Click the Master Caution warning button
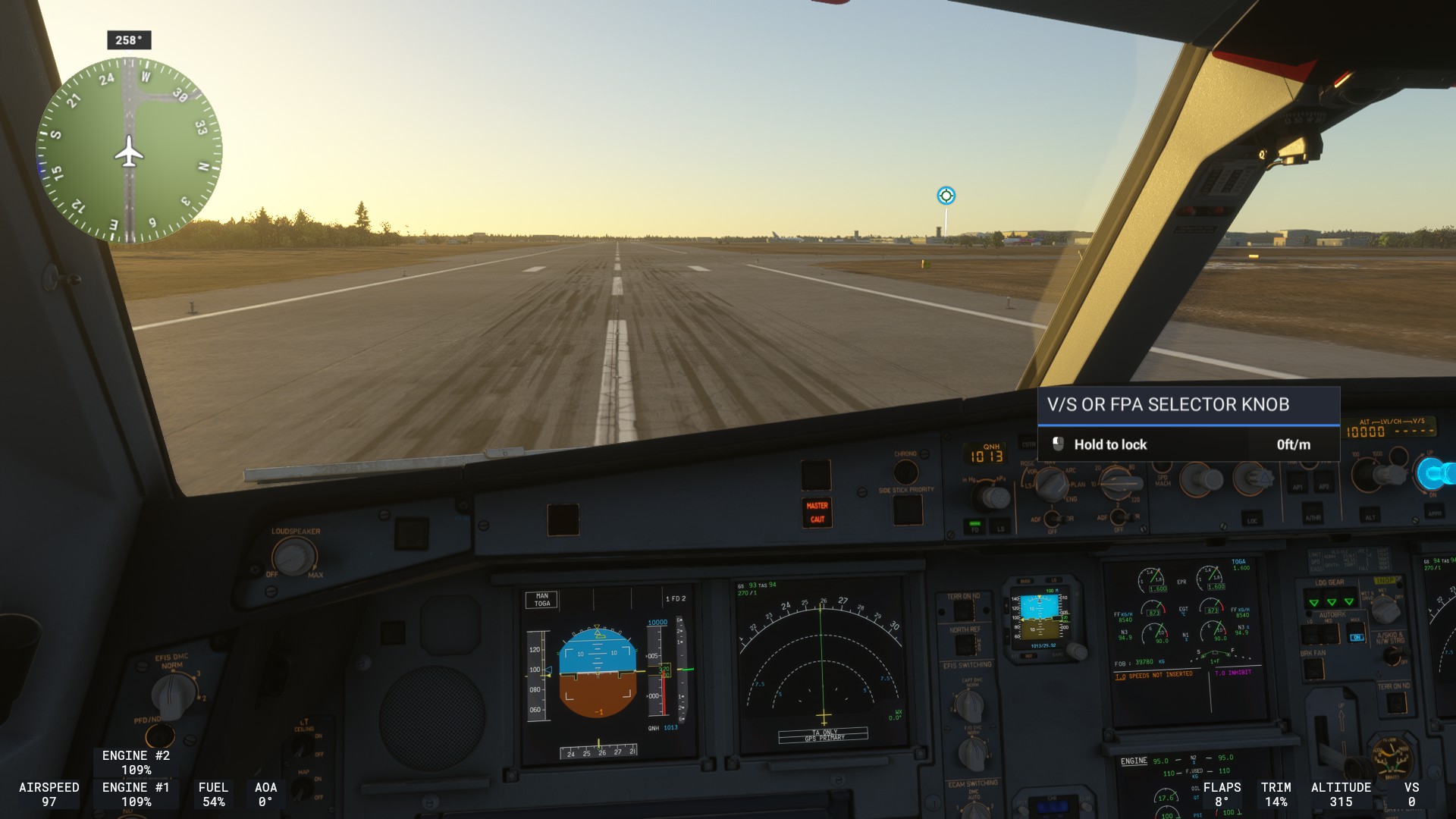 tap(817, 513)
